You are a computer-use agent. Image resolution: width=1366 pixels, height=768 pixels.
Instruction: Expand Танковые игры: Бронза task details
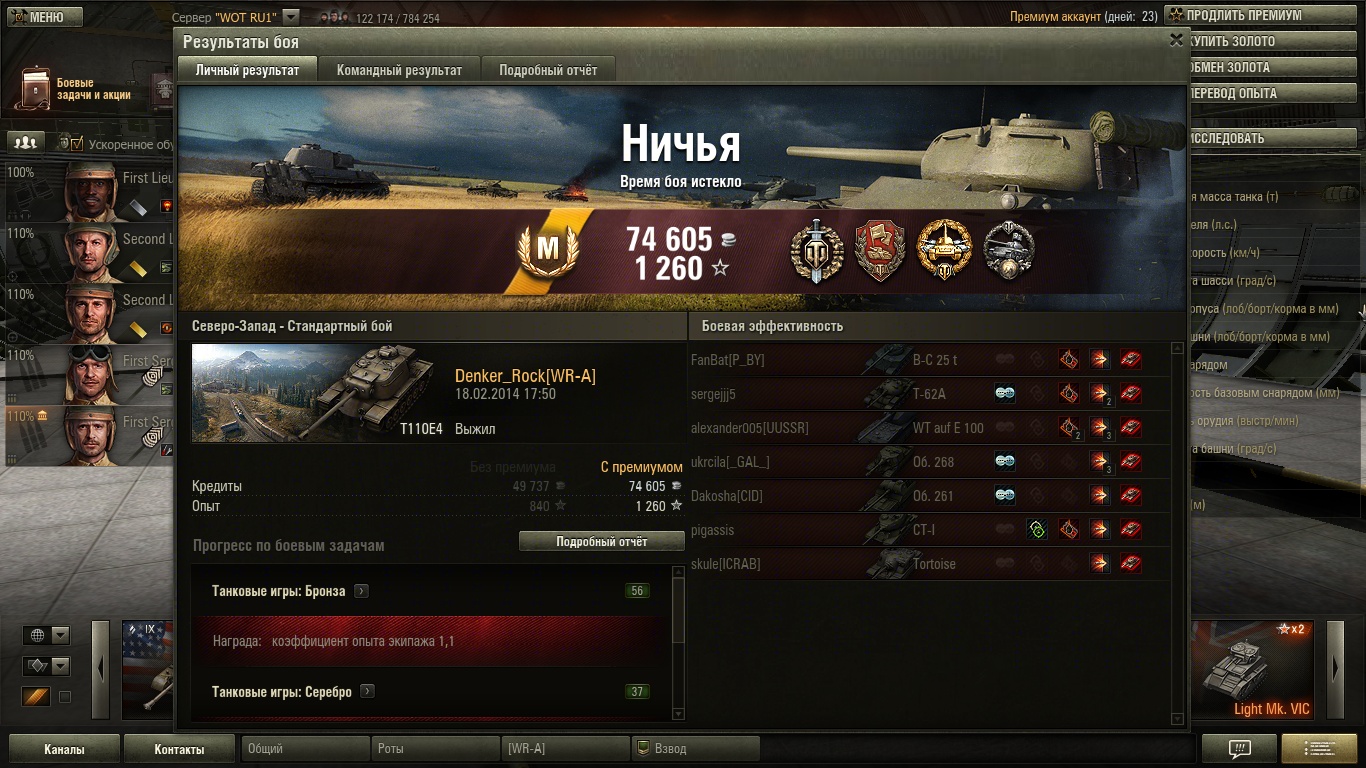362,591
